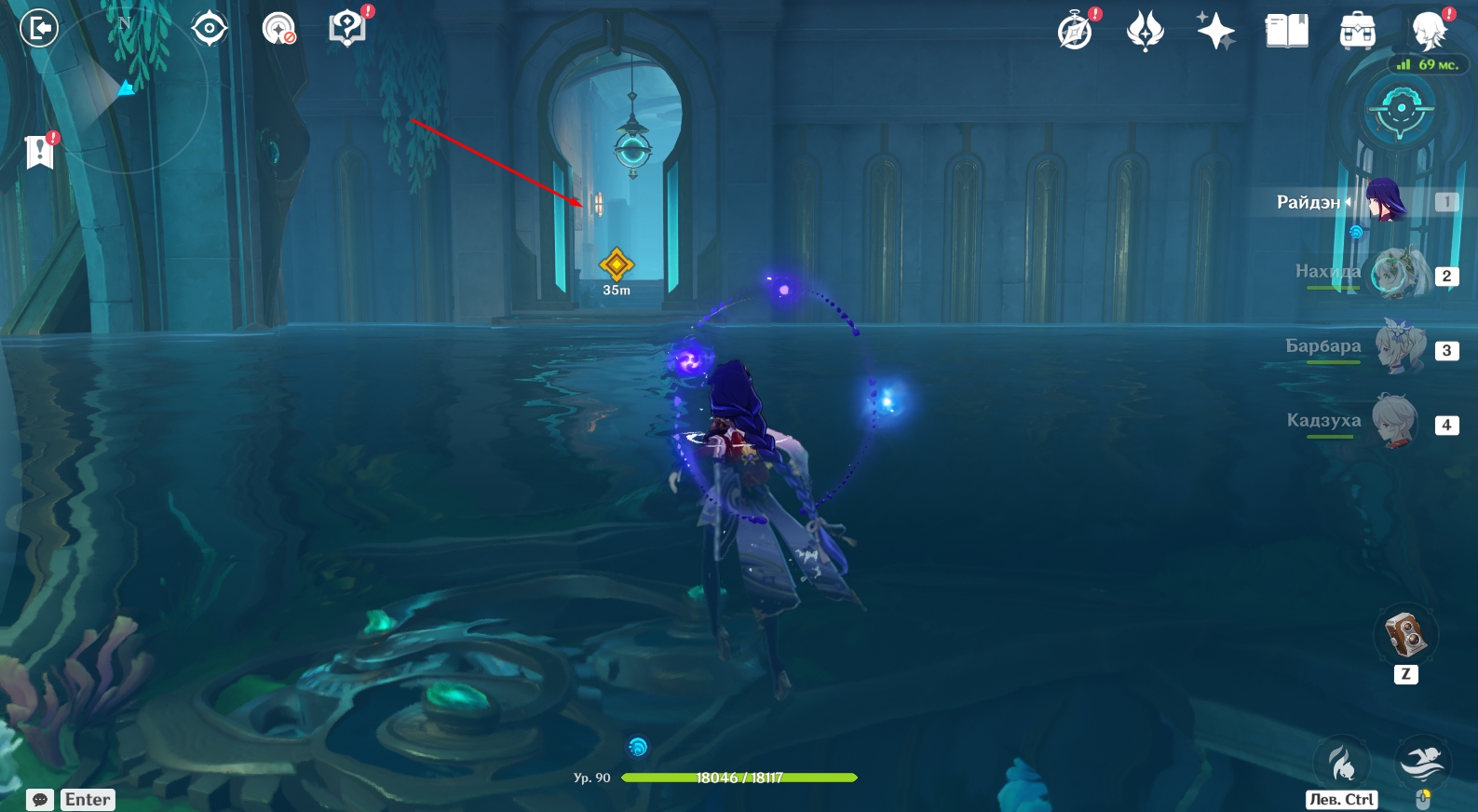Switch to party member Райдэн
Viewport: 1478px width, 812px height.
1385,201
